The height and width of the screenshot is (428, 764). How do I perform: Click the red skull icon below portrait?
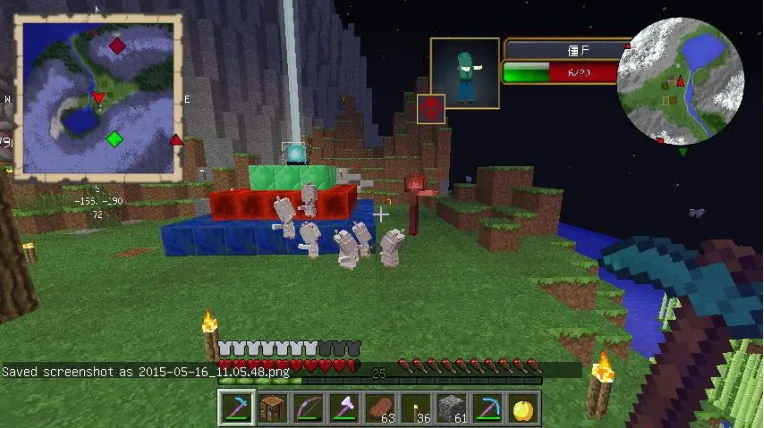pos(431,109)
